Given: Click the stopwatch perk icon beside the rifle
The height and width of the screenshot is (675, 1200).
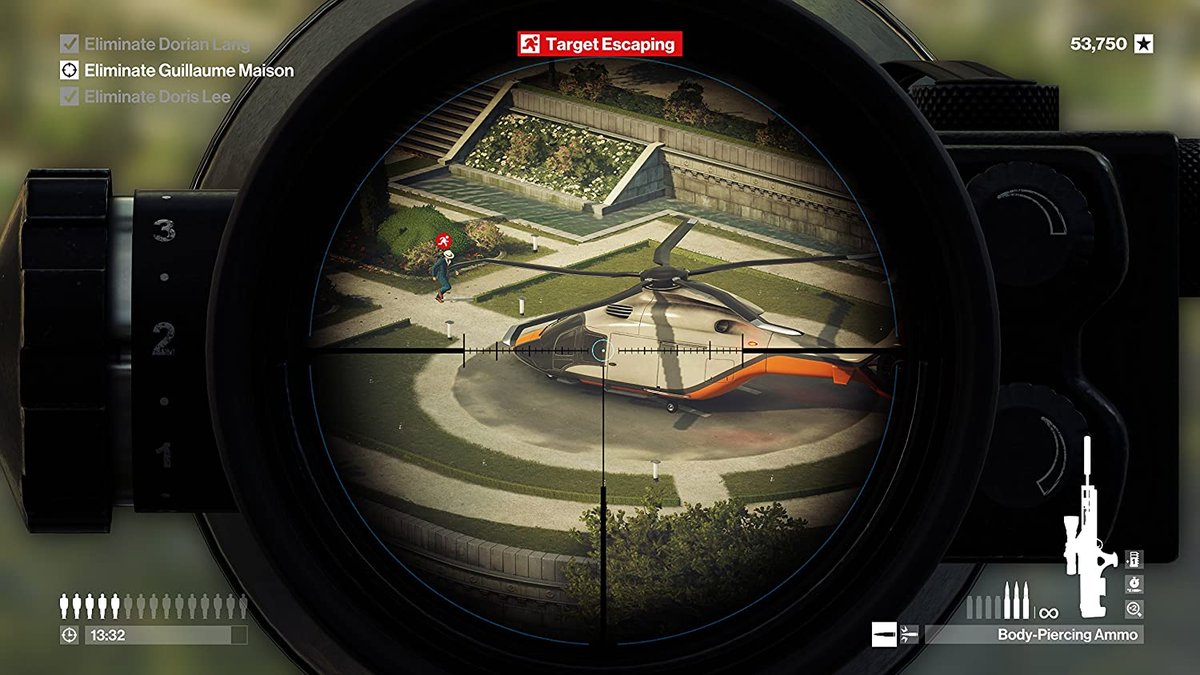Looking at the screenshot, I should click(x=1134, y=583).
